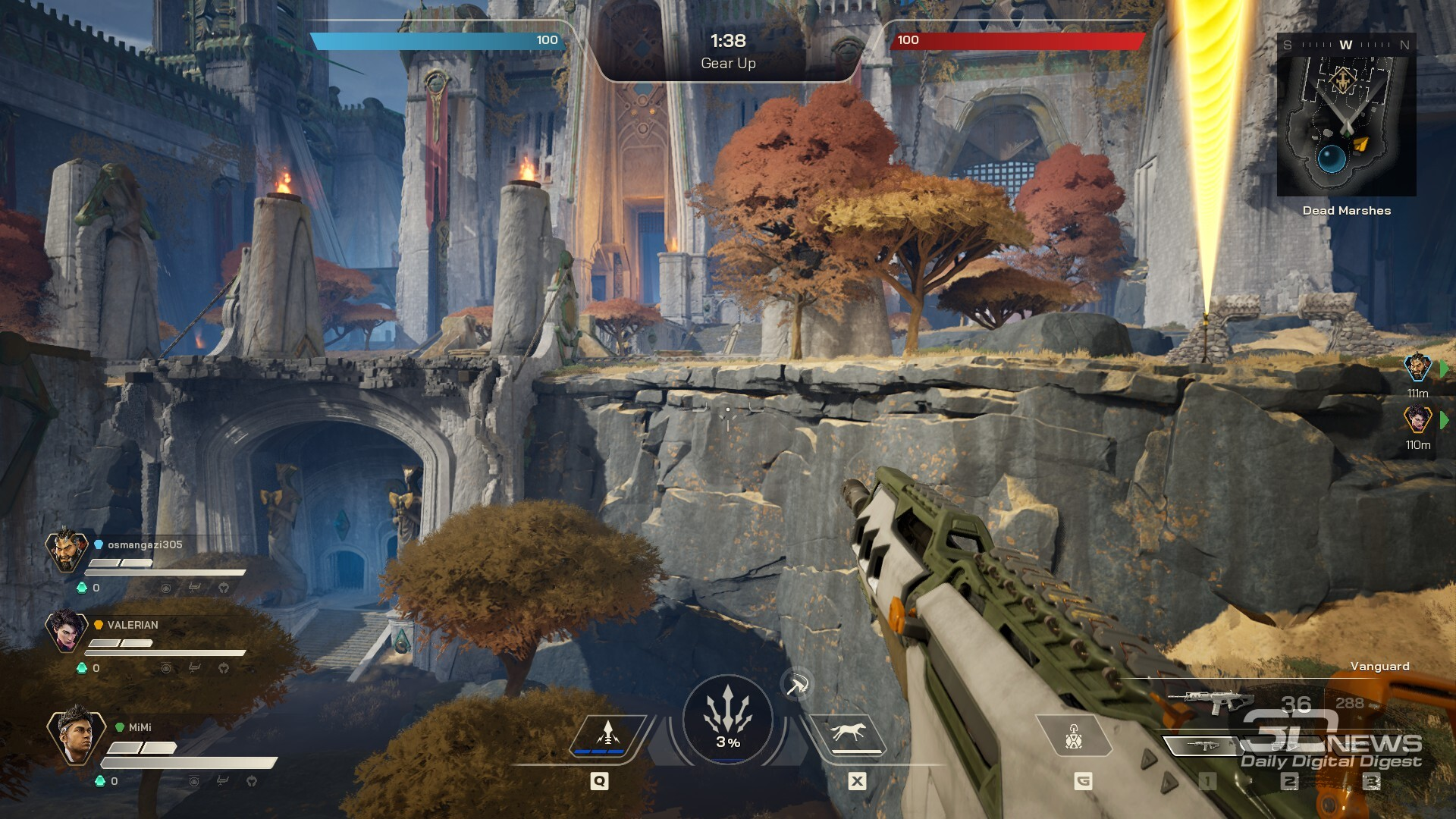Open the Dead Marshes minimap

pos(1346,115)
